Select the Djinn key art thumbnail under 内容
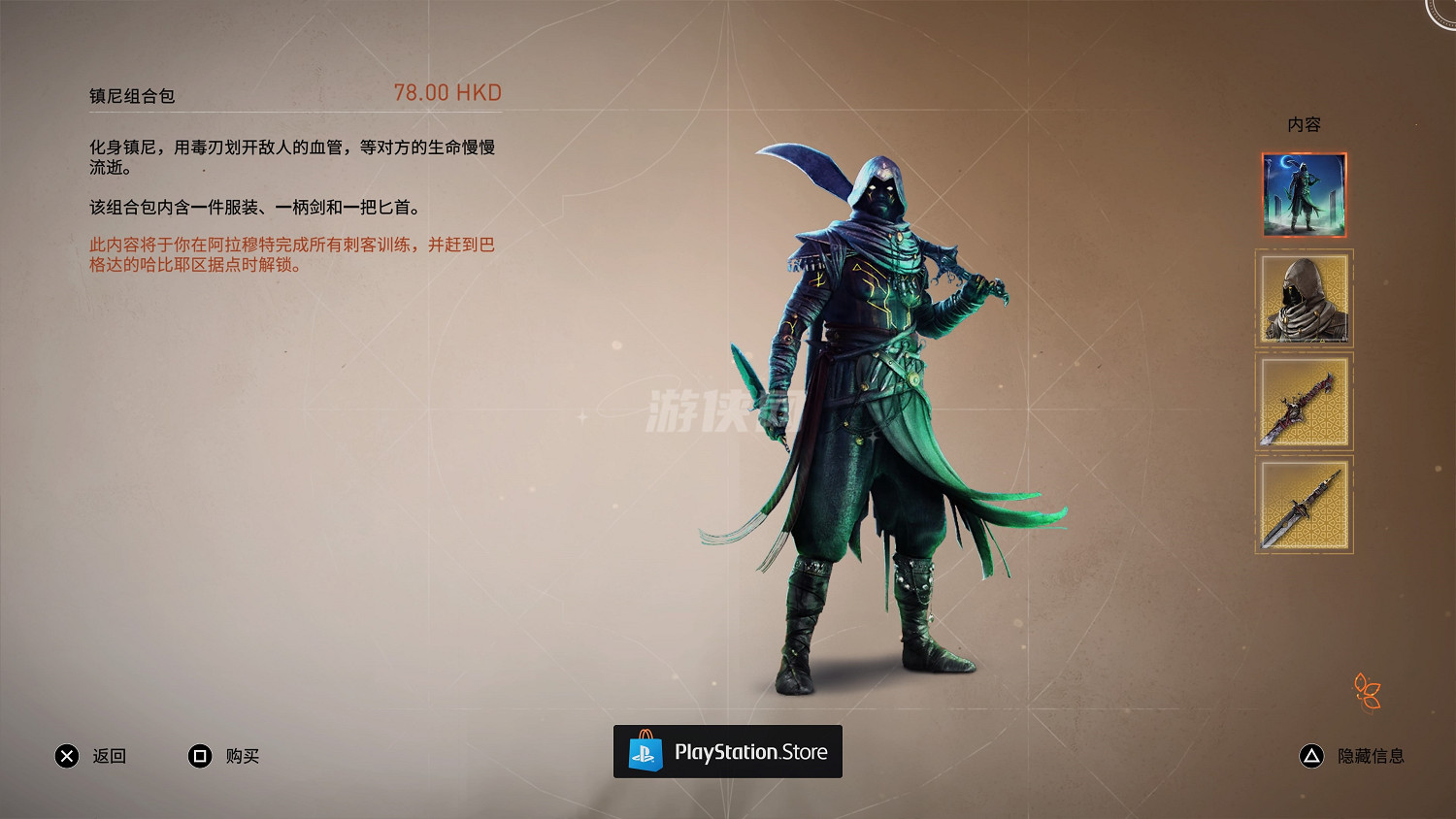 click(1303, 194)
